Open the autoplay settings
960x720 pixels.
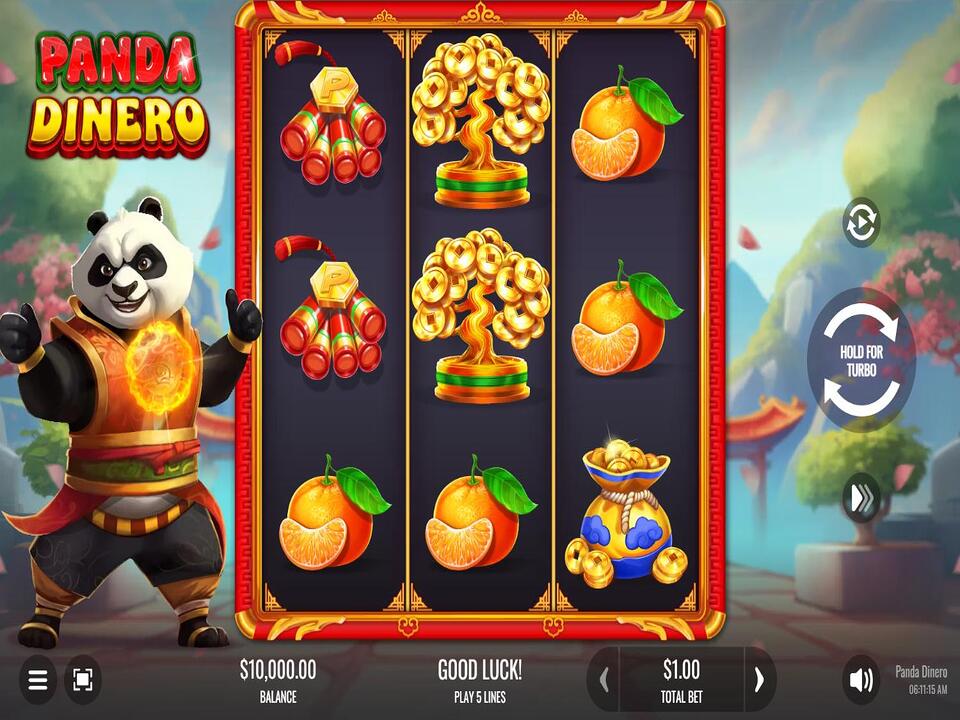tap(860, 222)
